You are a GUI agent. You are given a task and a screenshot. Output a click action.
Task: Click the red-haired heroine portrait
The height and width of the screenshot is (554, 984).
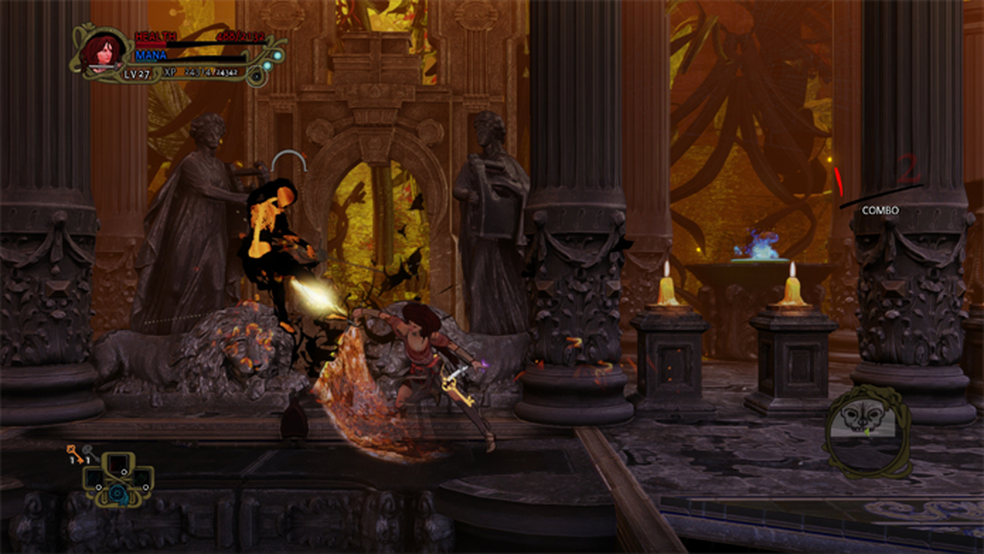pos(101,52)
